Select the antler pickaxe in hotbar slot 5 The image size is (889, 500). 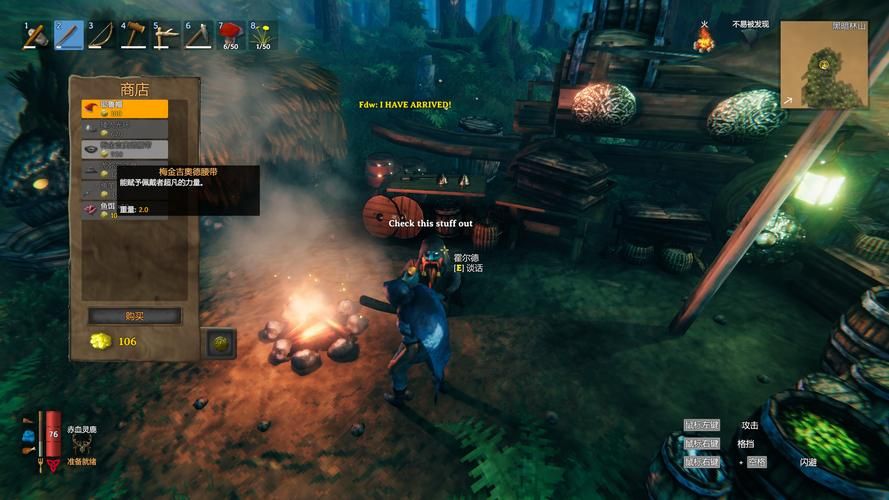point(166,36)
